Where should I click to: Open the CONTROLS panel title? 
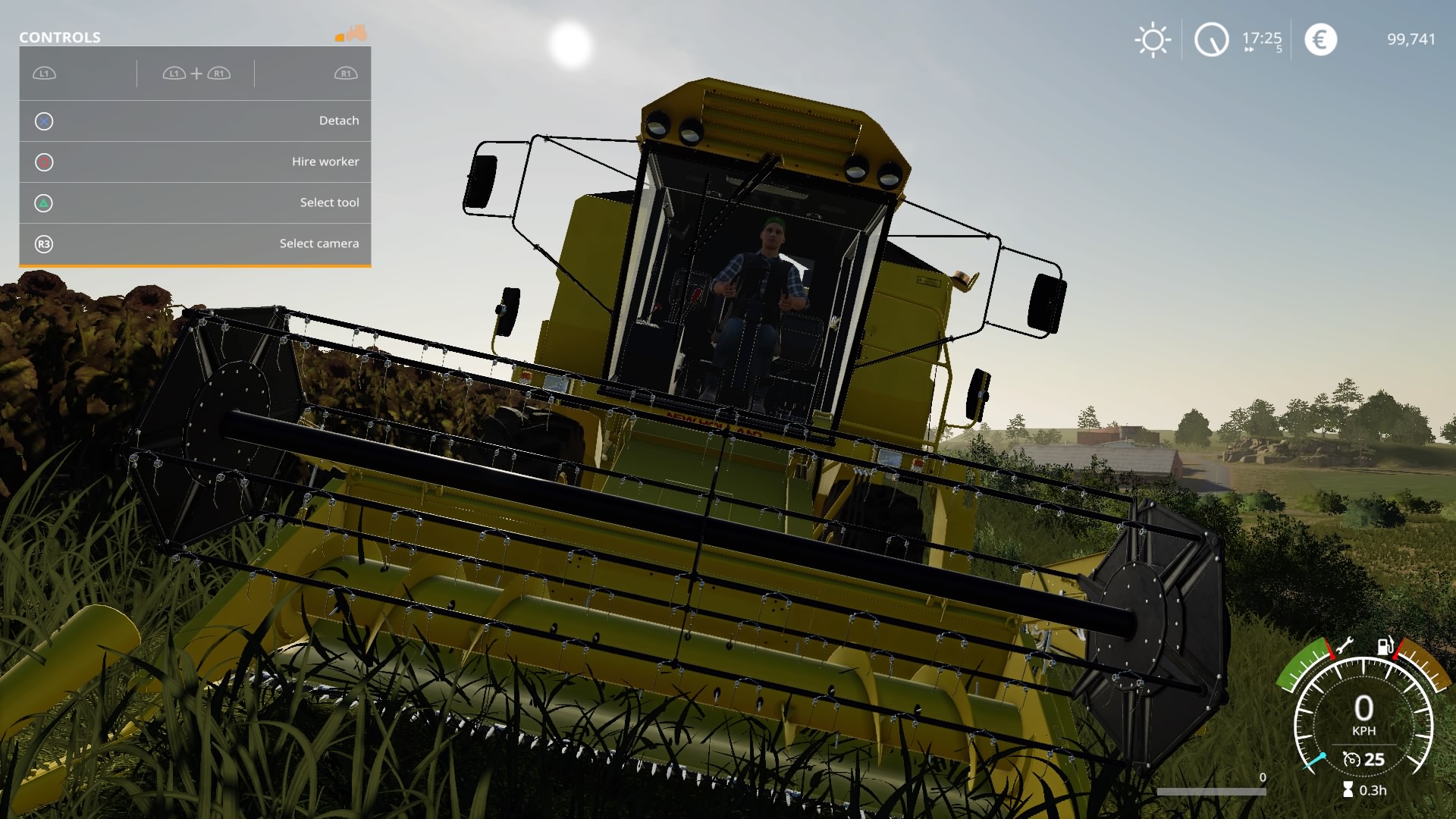pyautogui.click(x=61, y=36)
